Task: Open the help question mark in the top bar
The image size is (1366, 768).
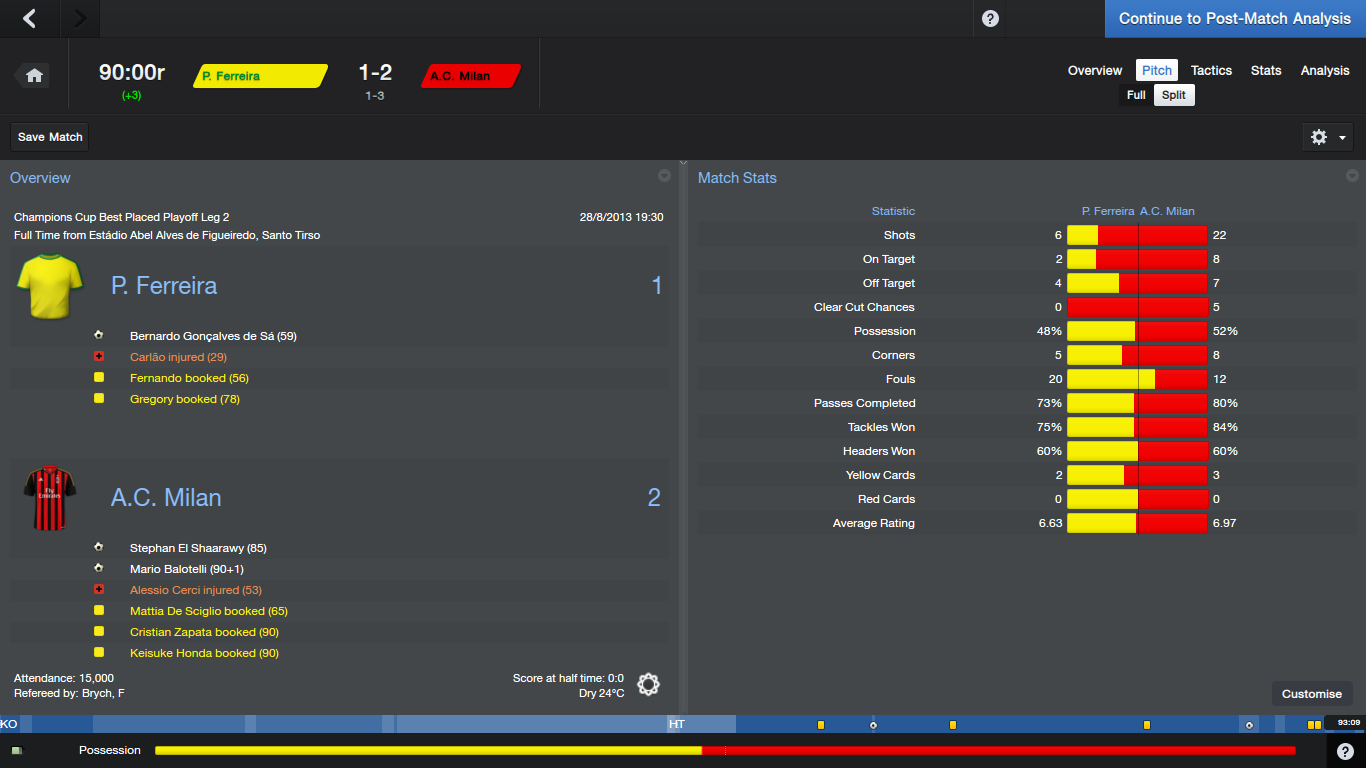Action: pos(990,19)
